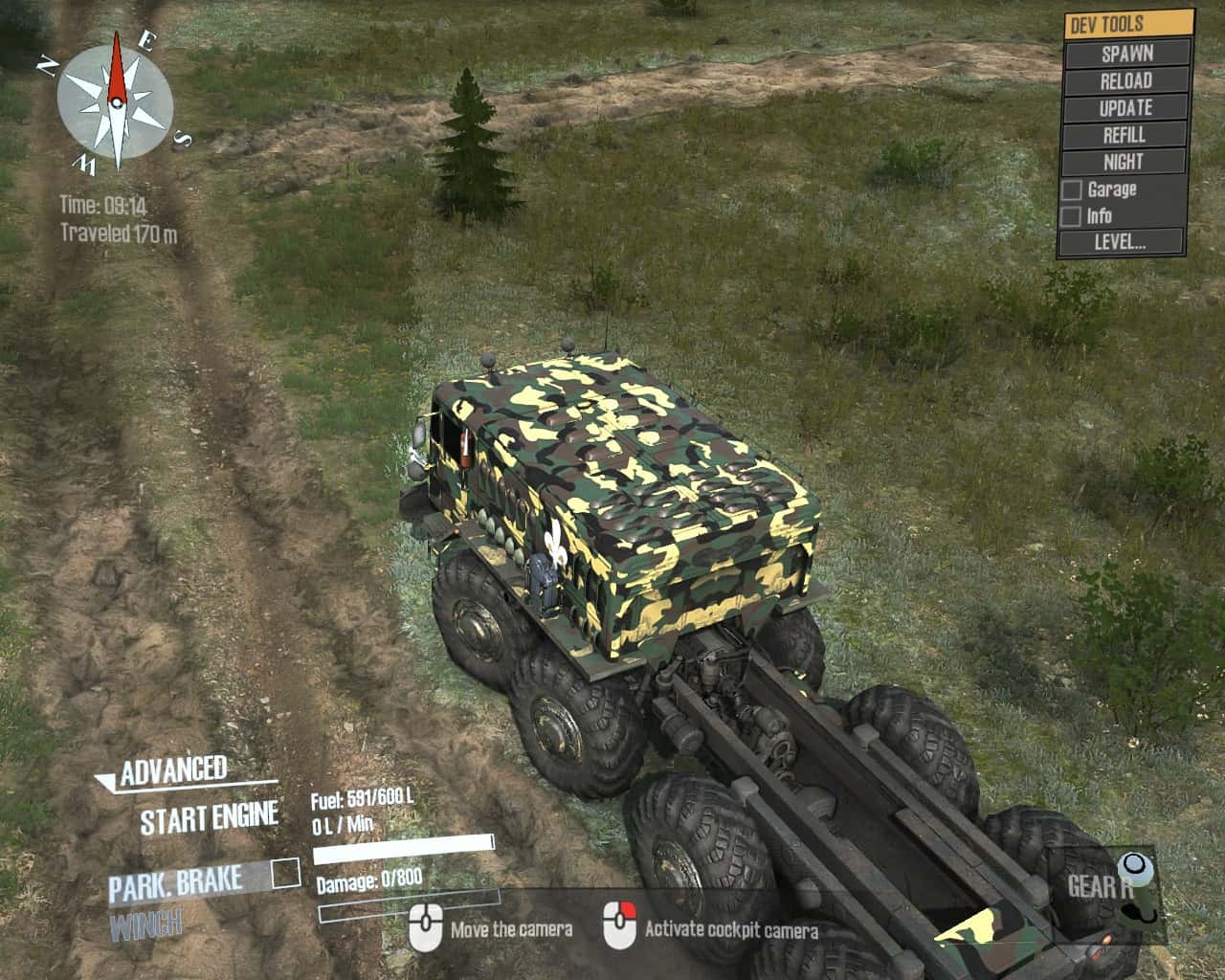Enable the Info checkbox

point(1072,216)
